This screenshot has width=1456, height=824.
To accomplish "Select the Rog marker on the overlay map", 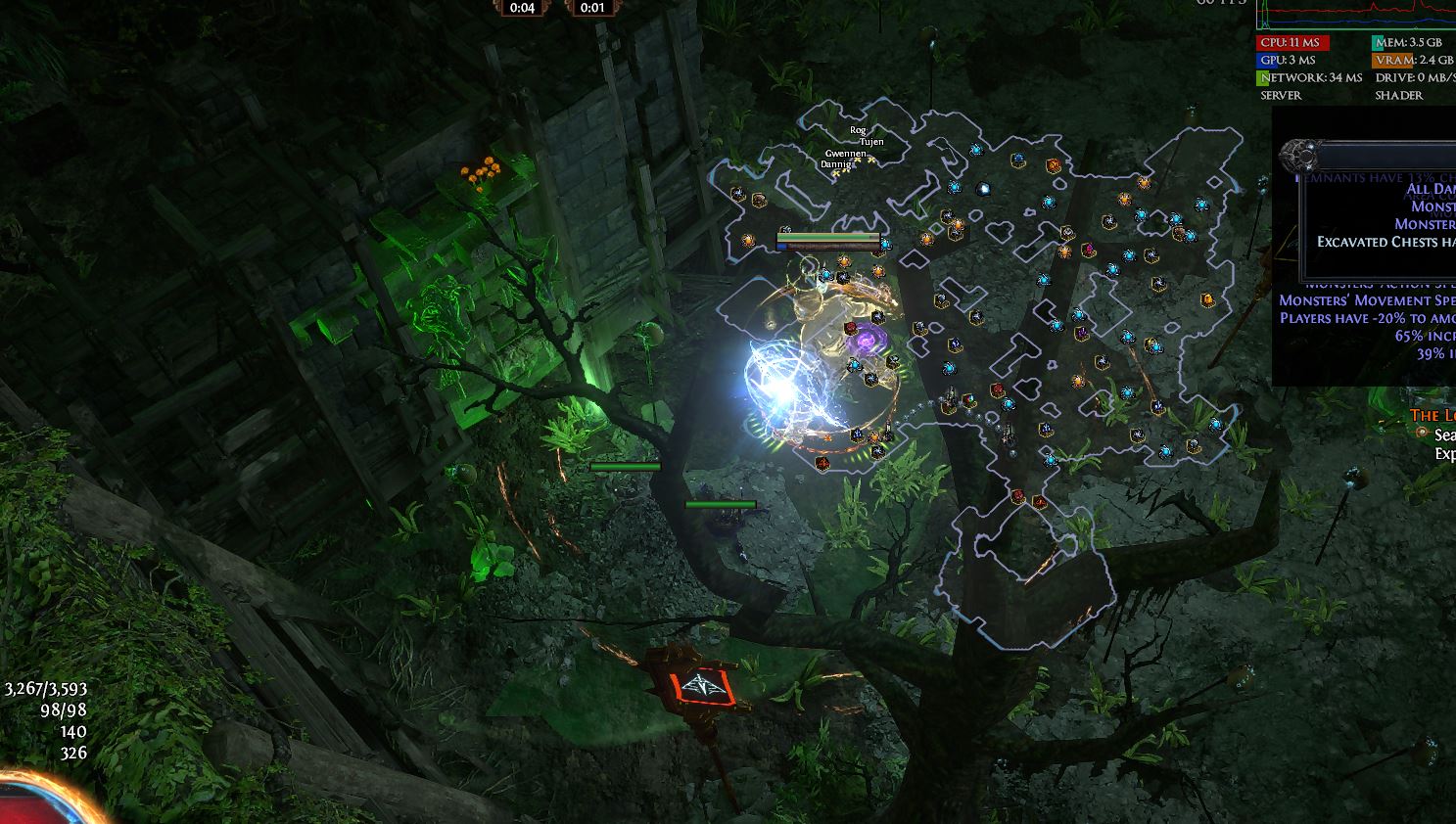I will [858, 130].
